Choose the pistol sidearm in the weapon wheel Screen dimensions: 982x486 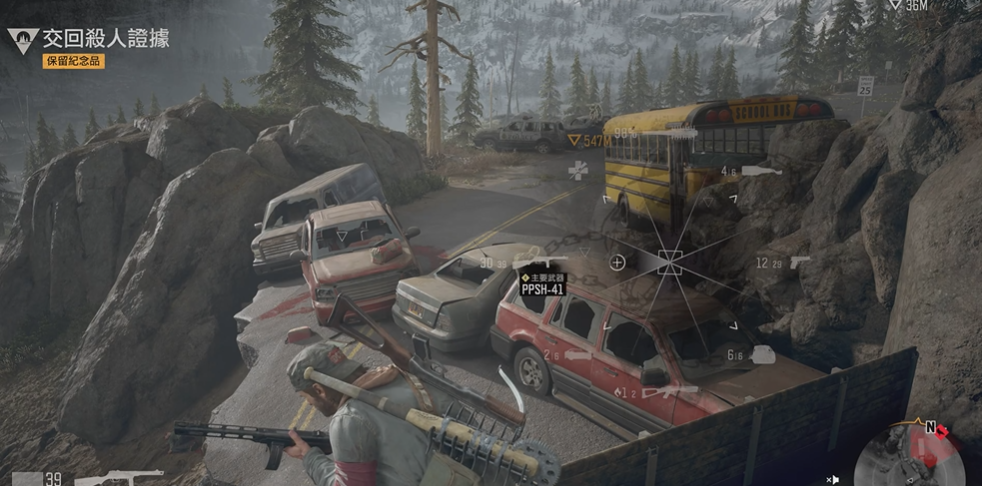pos(798,262)
